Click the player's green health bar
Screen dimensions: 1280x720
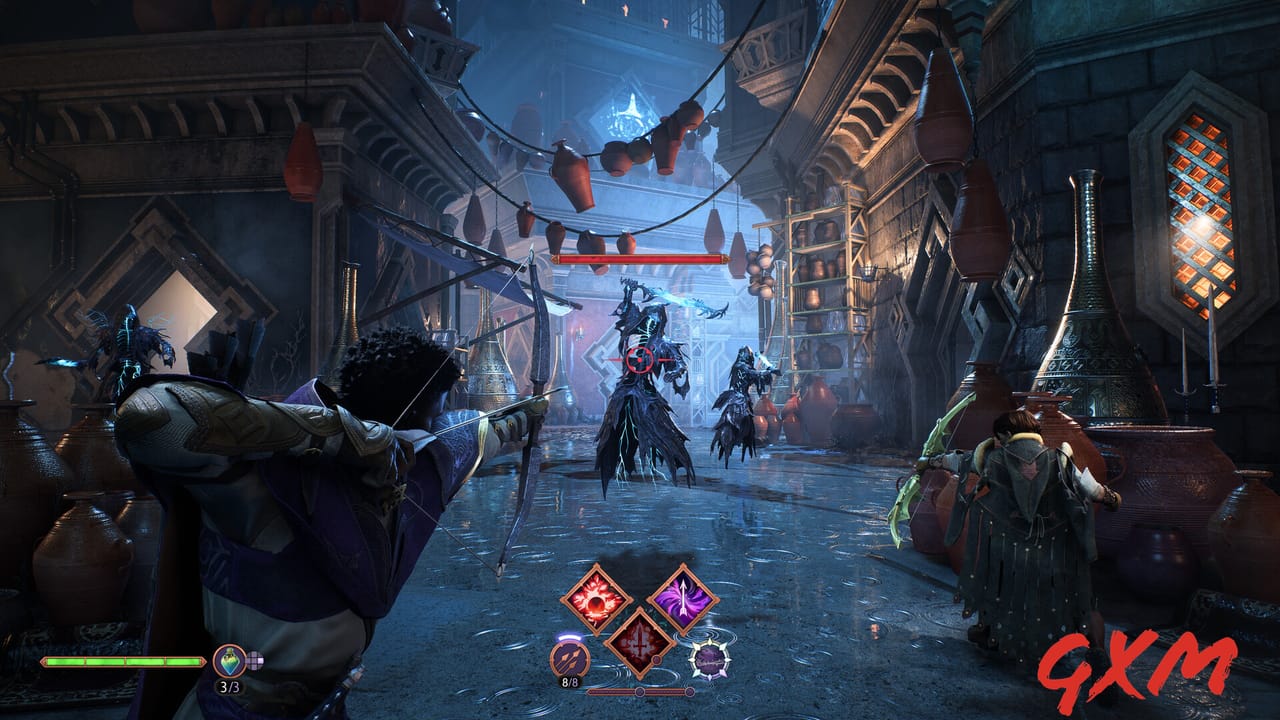click(122, 662)
